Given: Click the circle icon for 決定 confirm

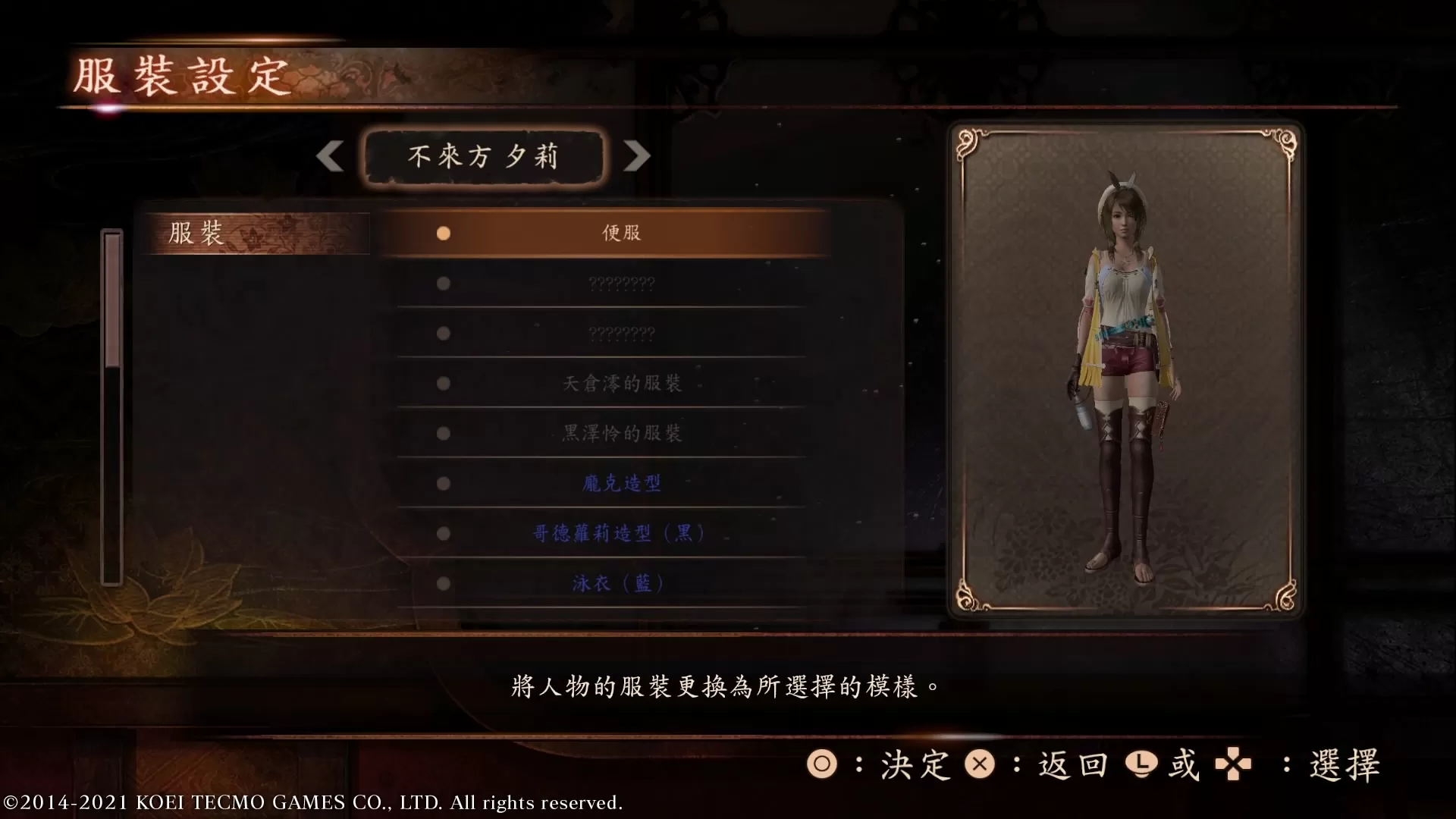Looking at the screenshot, I should click(824, 766).
